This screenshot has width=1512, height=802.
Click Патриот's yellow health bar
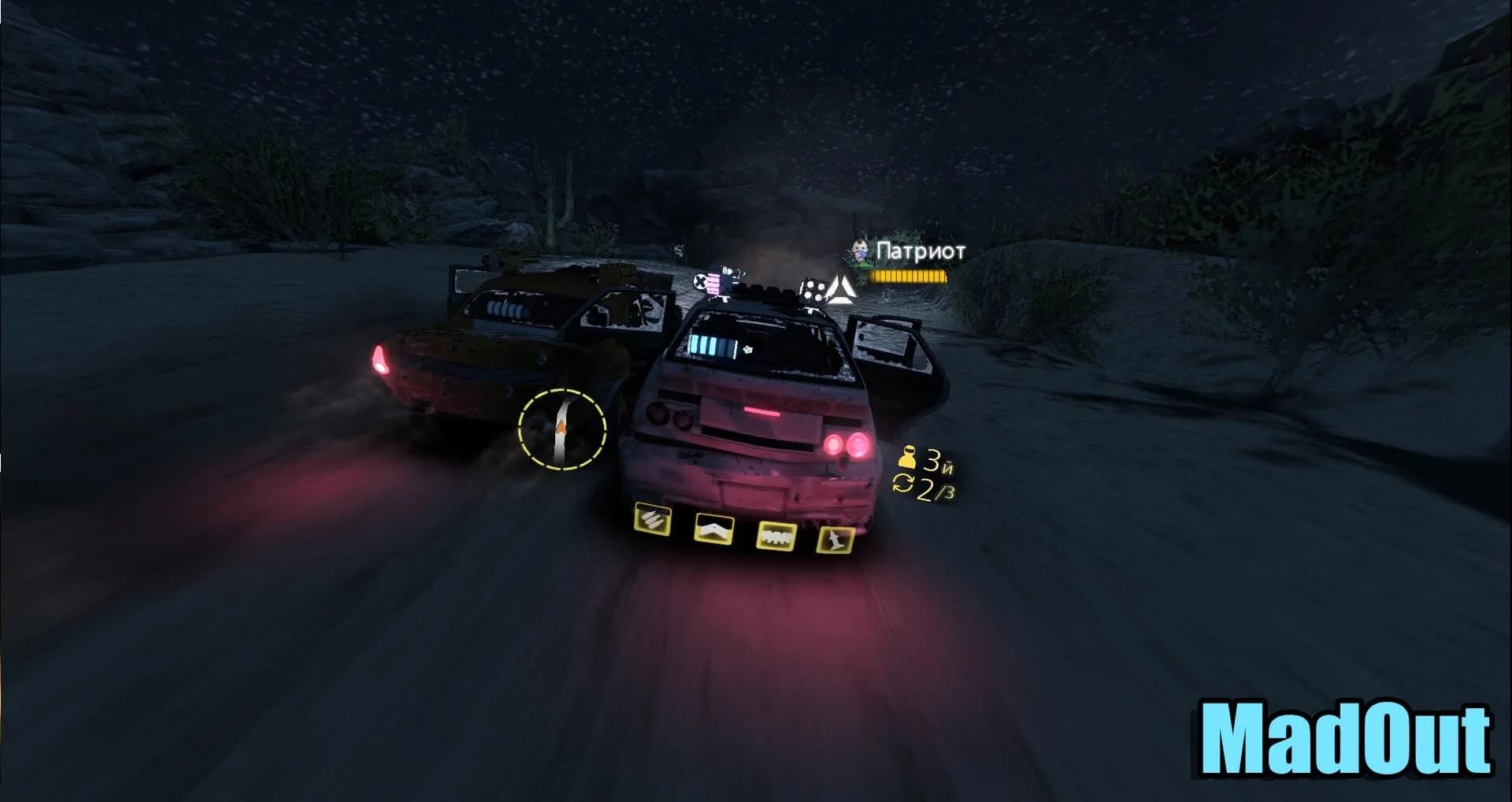pyautogui.click(x=910, y=277)
